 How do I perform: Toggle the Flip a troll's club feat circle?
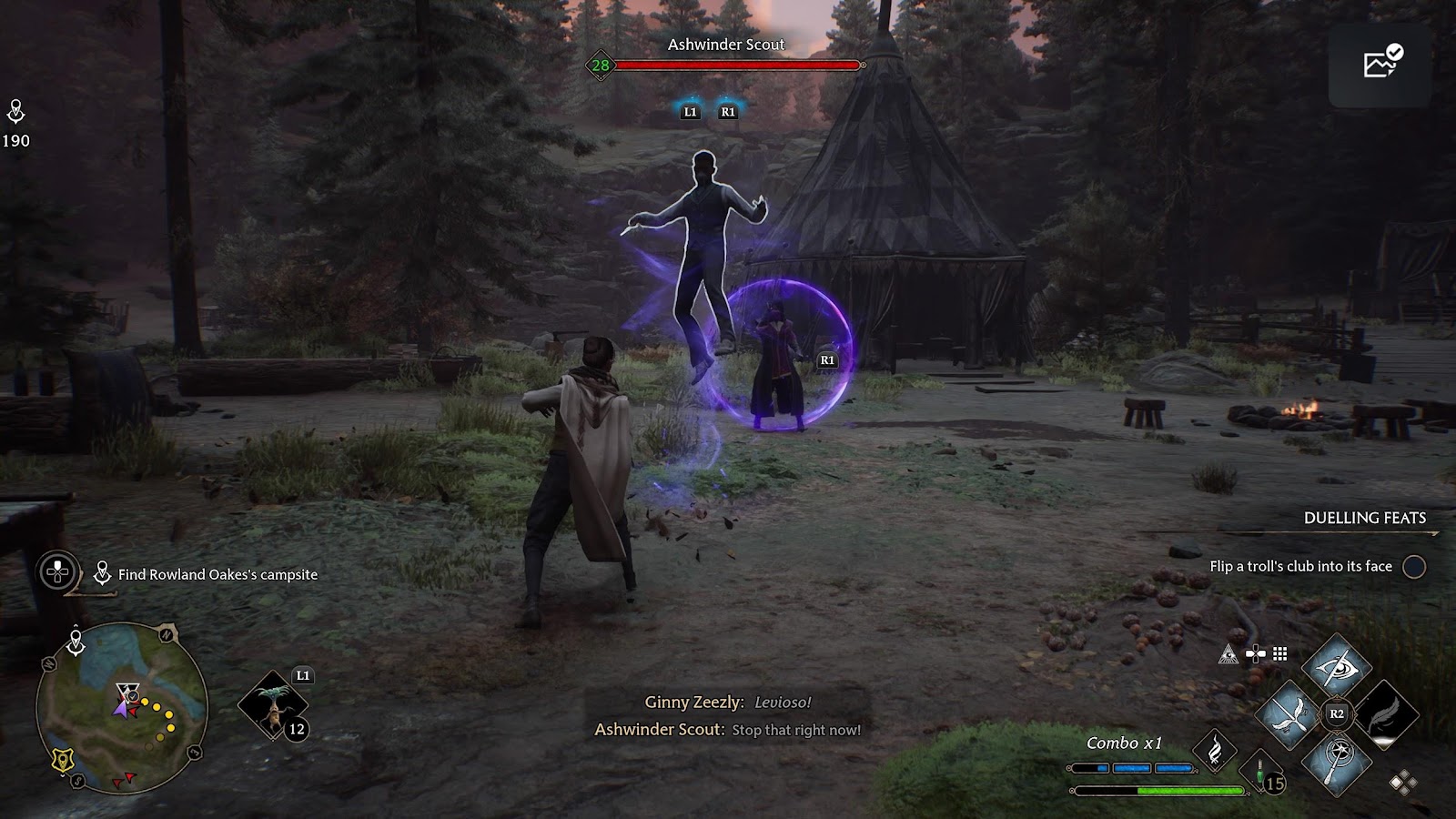1414,567
